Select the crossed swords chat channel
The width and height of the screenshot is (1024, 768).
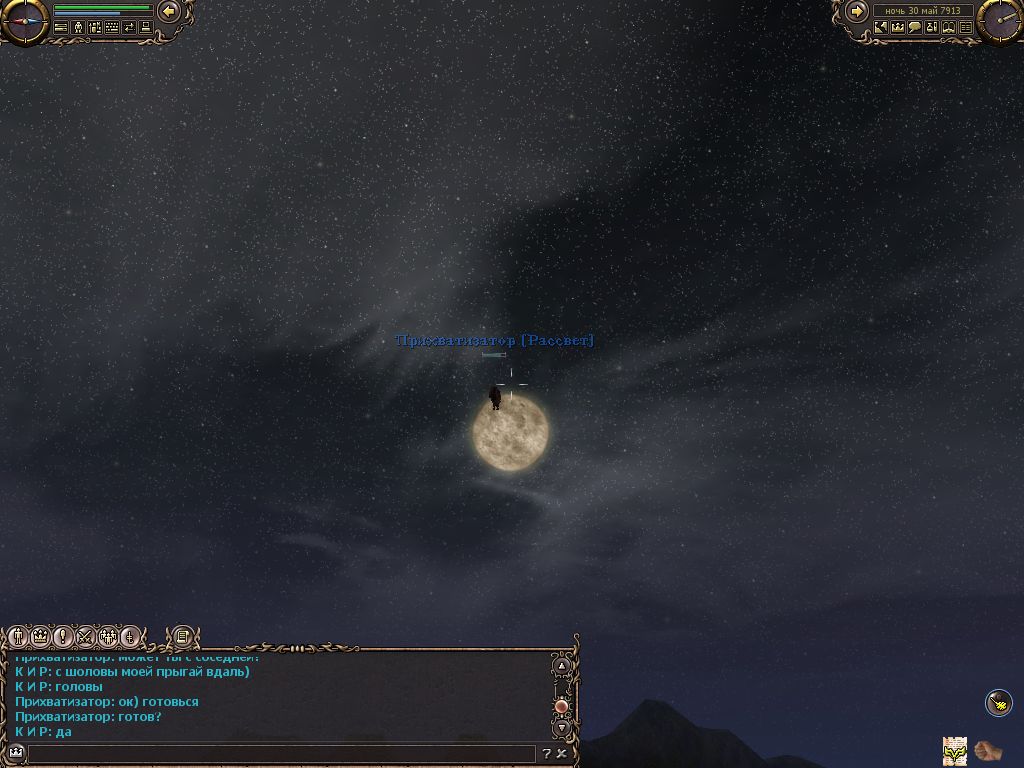[86, 636]
